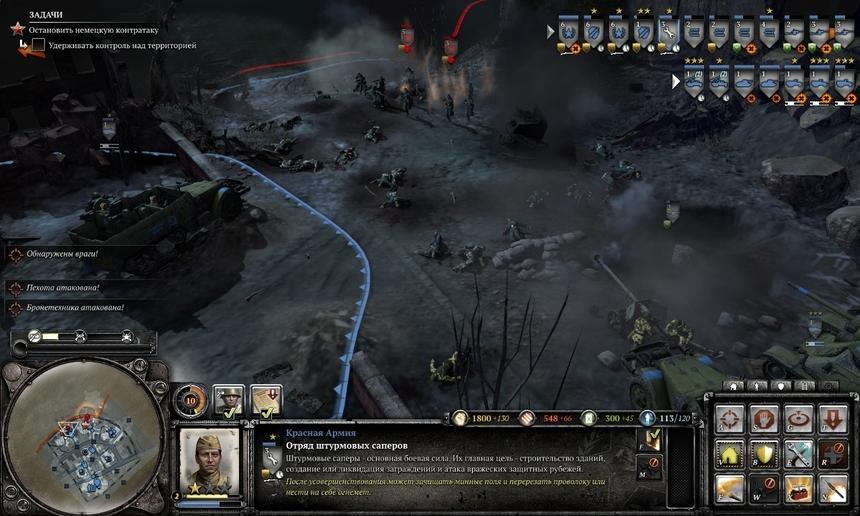Open the yellow house build structures menu
The image size is (860, 516).
729,454
